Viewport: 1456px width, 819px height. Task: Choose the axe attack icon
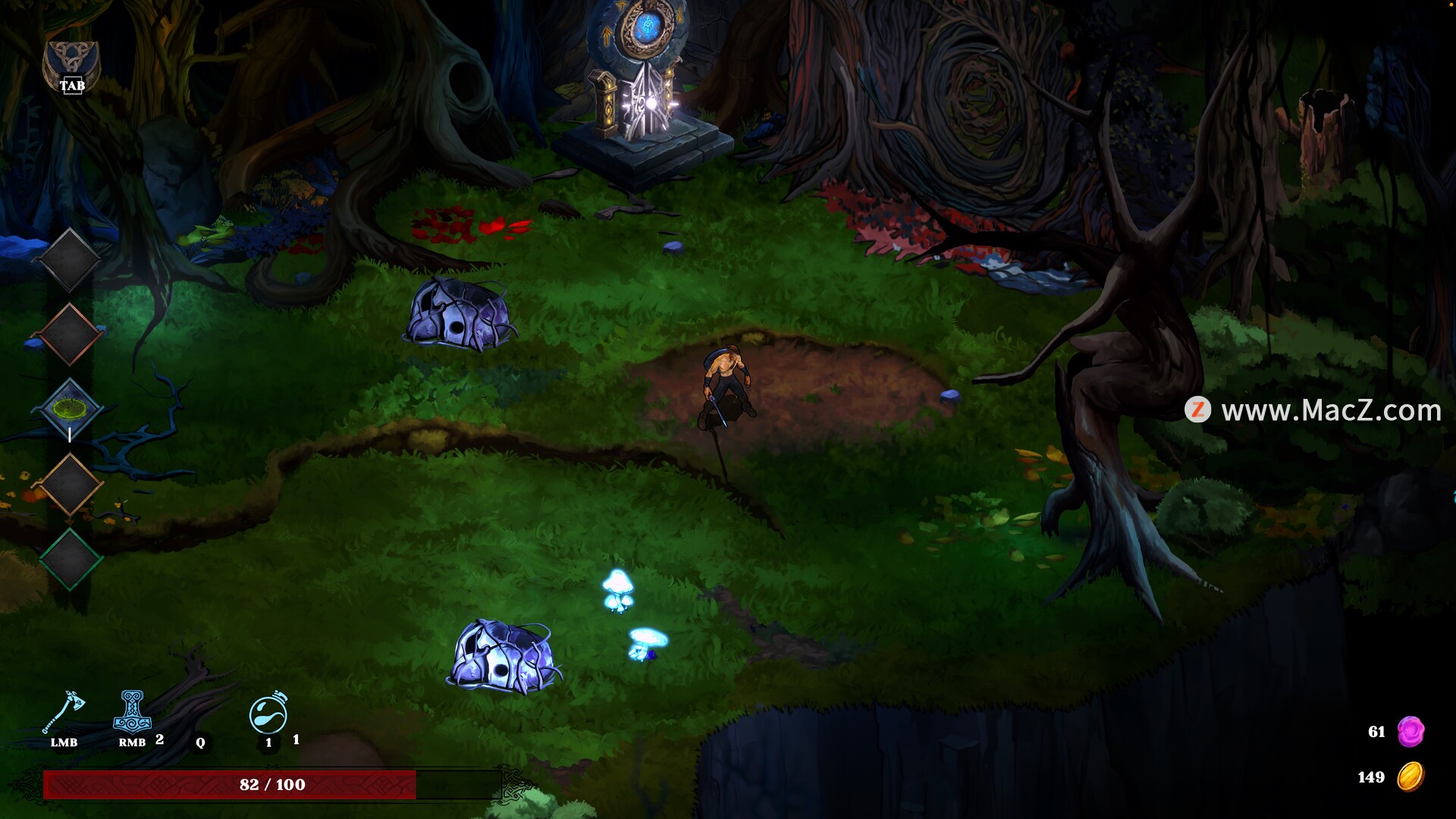coord(64,713)
